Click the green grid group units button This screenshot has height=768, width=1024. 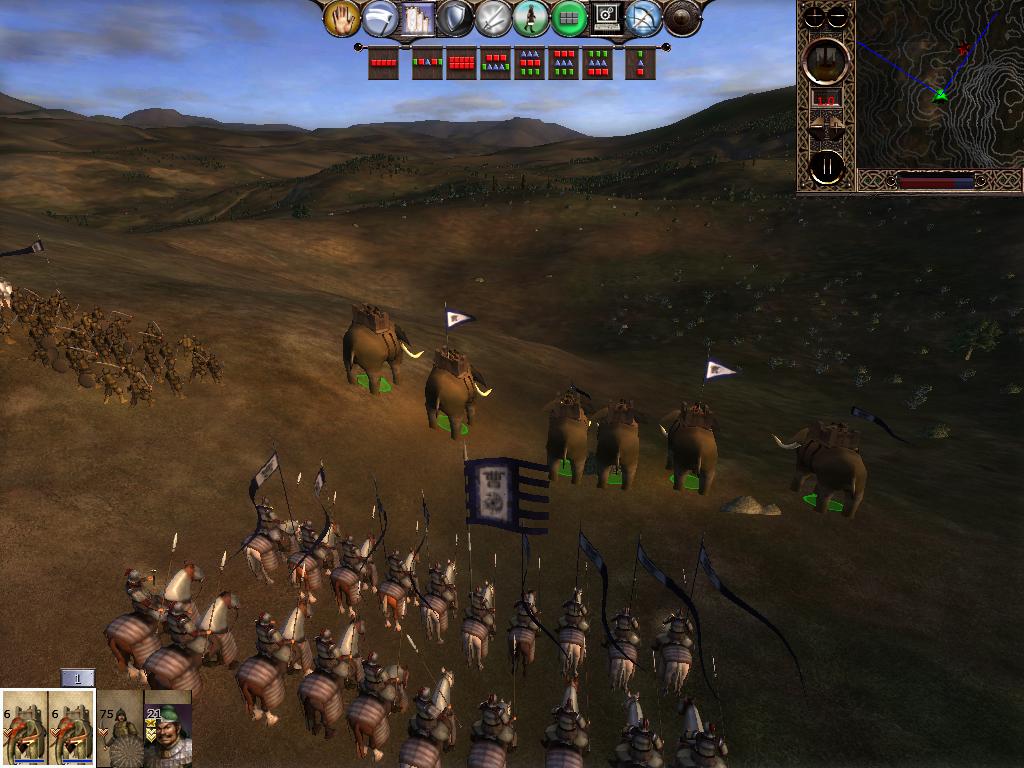[x=569, y=18]
